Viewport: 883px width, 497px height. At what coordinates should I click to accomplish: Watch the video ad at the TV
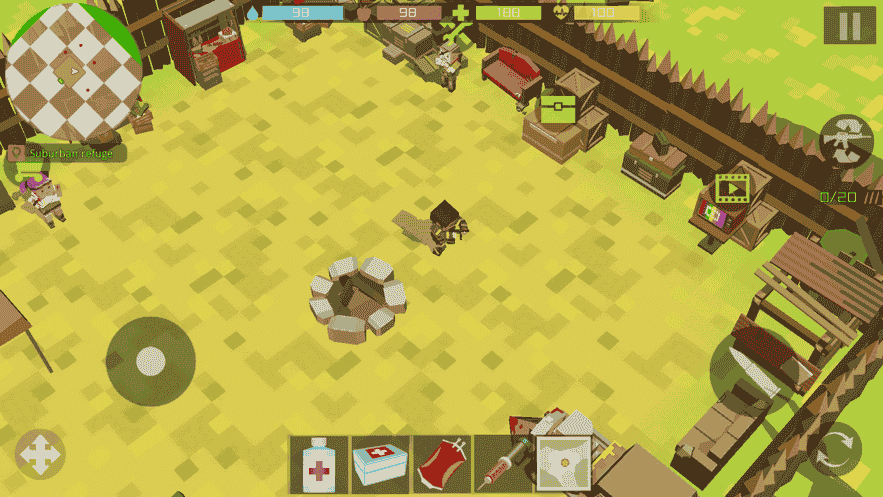click(732, 187)
